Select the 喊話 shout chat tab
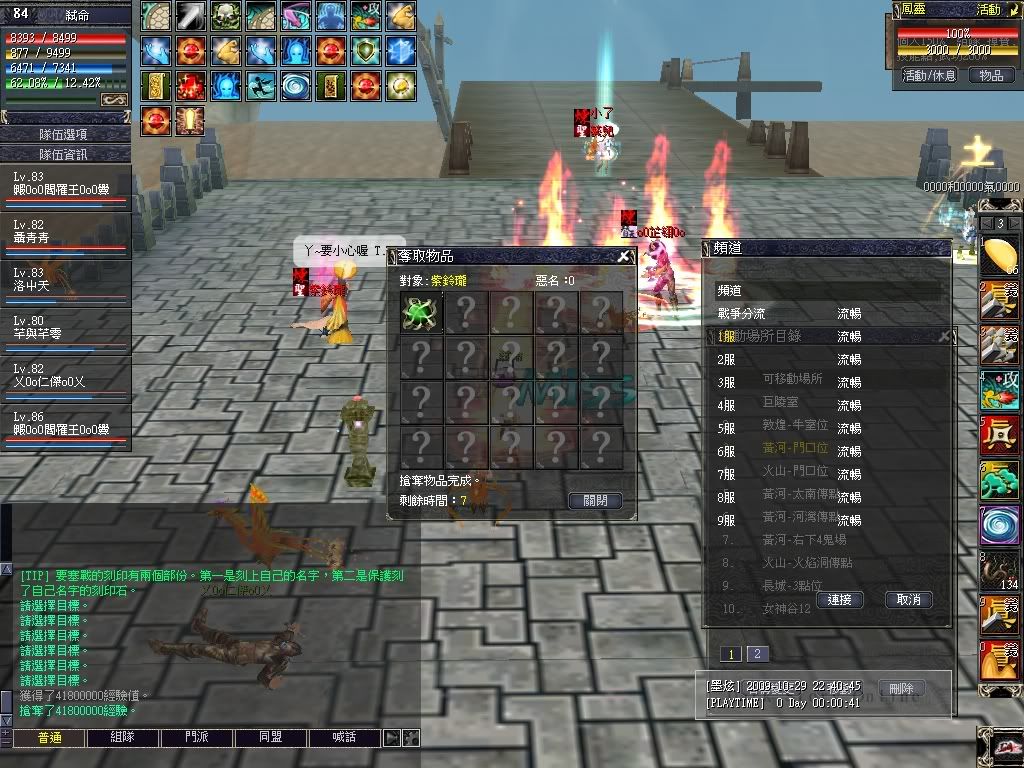Screen dimensions: 1024x768 tap(344, 738)
